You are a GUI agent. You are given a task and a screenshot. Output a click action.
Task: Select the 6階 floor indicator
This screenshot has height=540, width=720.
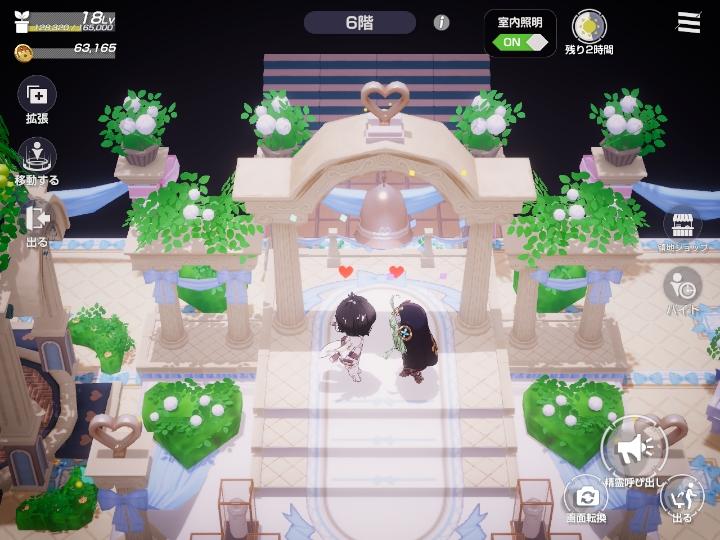coord(359,22)
